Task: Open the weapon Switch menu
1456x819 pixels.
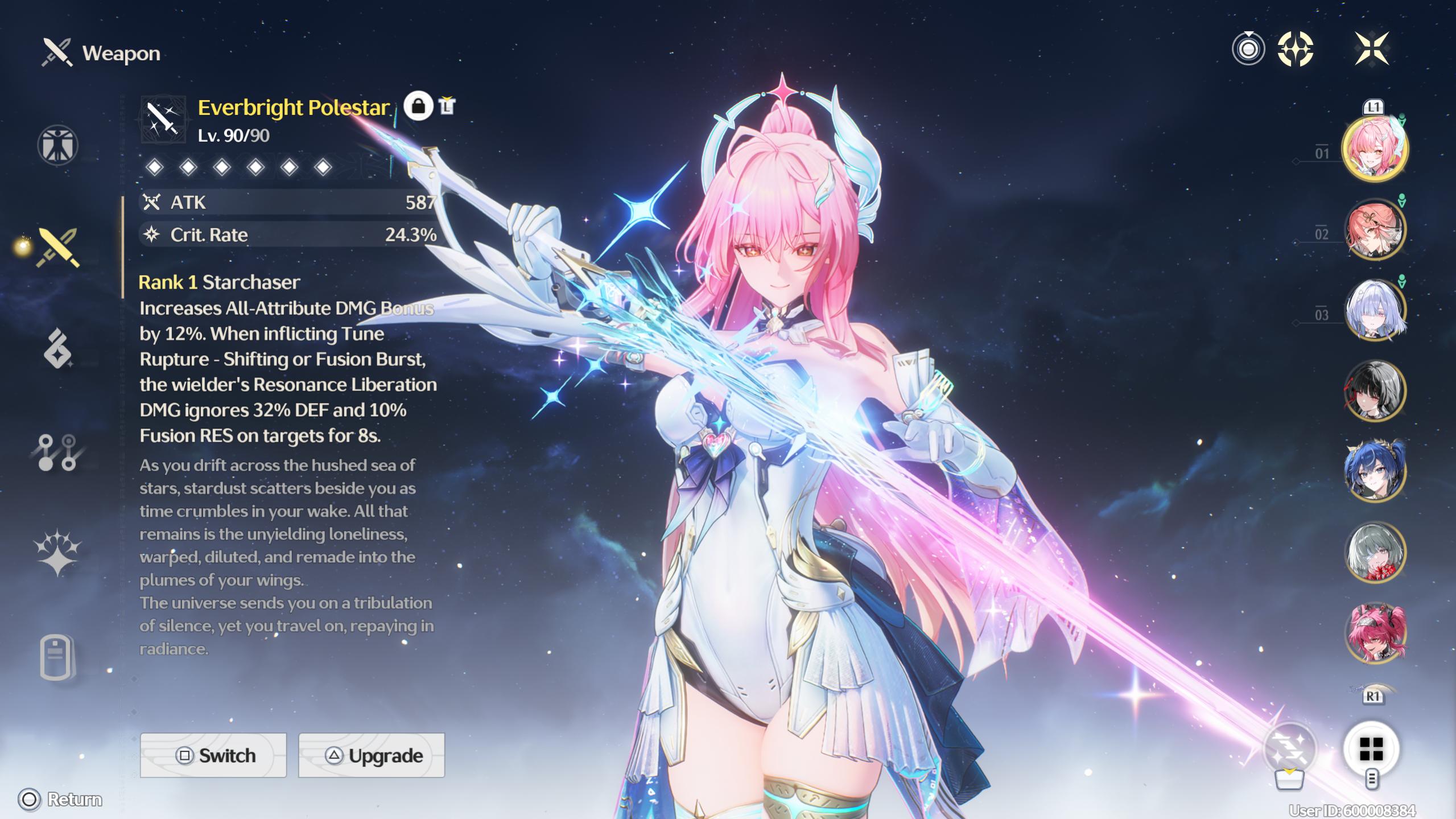Action: [213, 755]
